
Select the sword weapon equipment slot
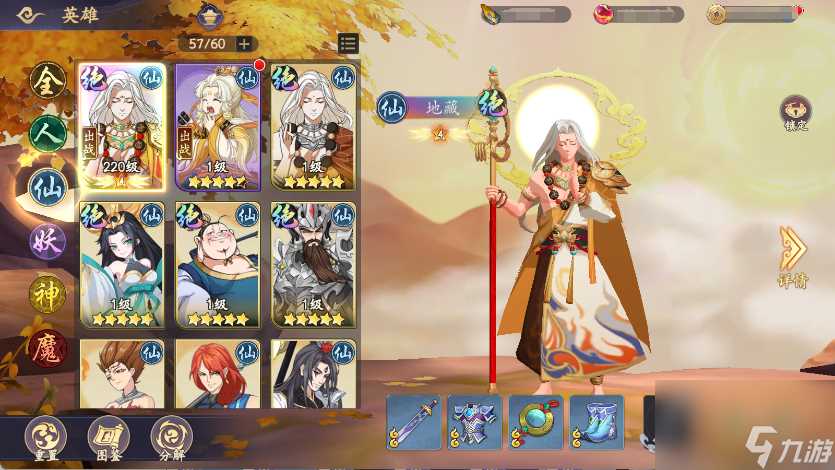coord(414,419)
